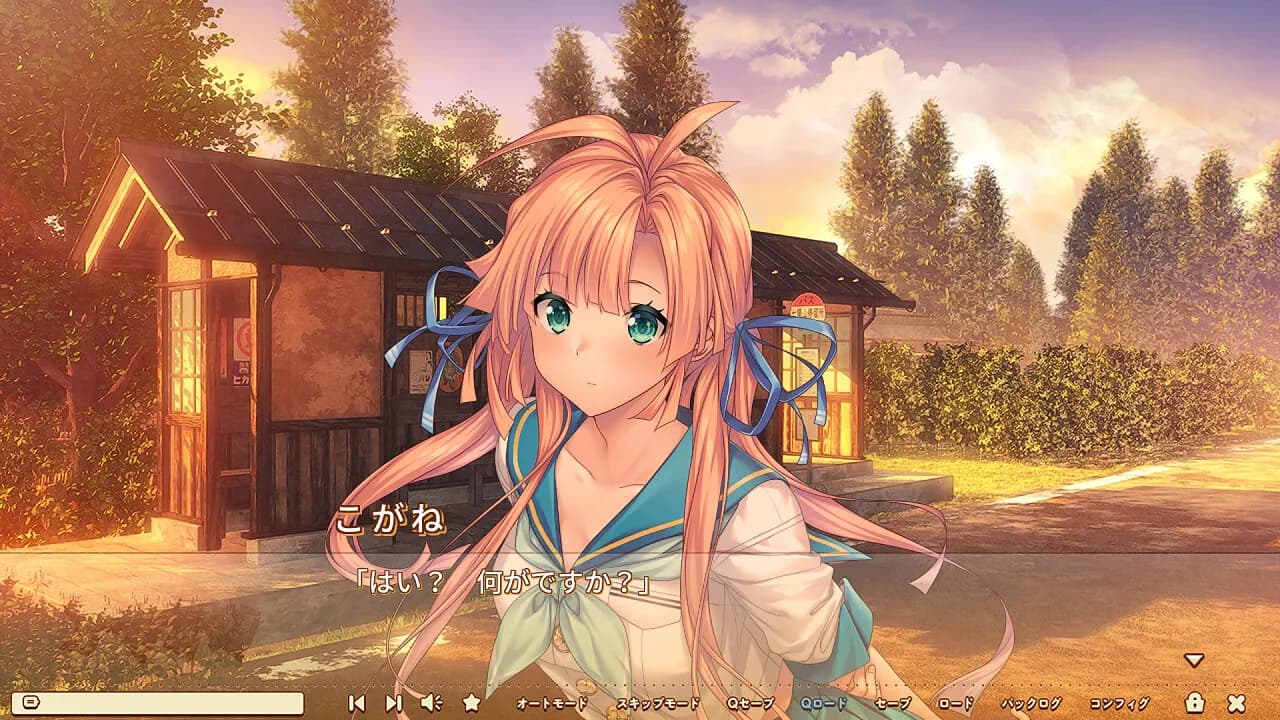1280x720 pixels.
Task: Click the skip-forward icon
Action: (x=393, y=704)
